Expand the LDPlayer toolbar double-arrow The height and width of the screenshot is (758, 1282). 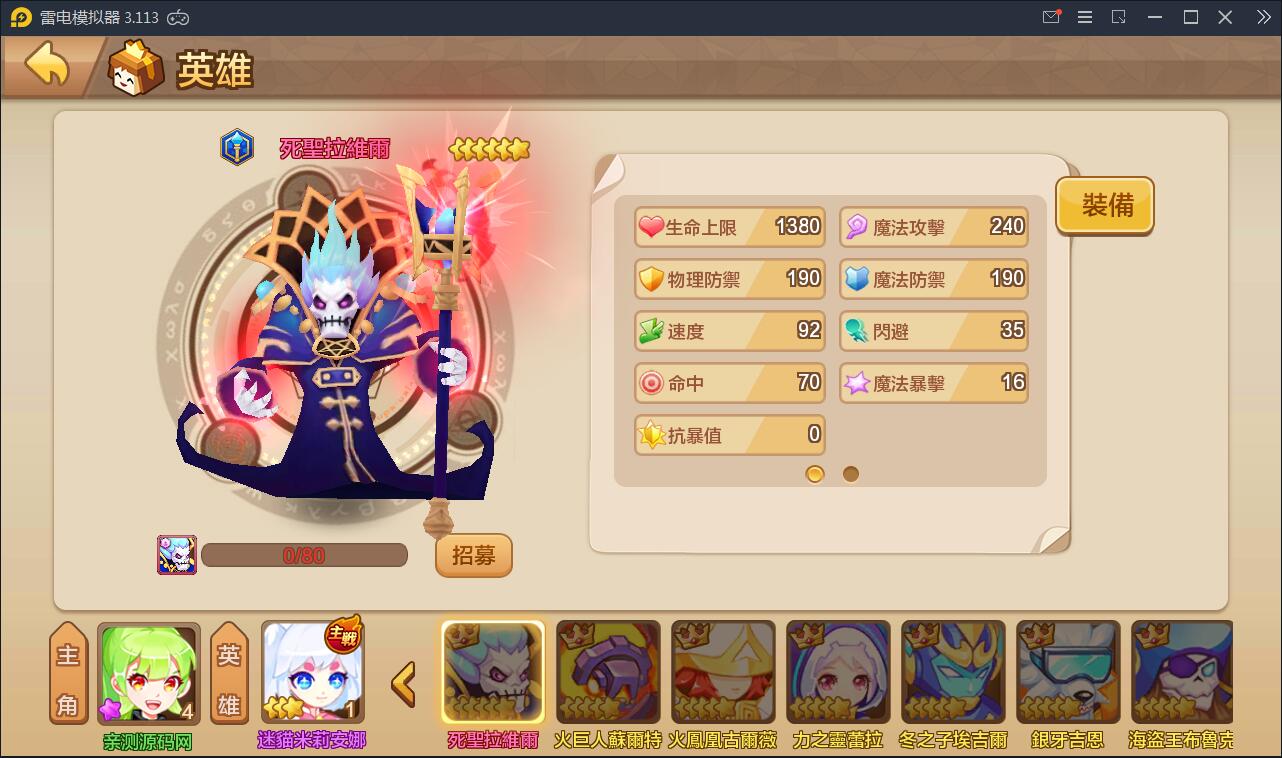click(1263, 17)
